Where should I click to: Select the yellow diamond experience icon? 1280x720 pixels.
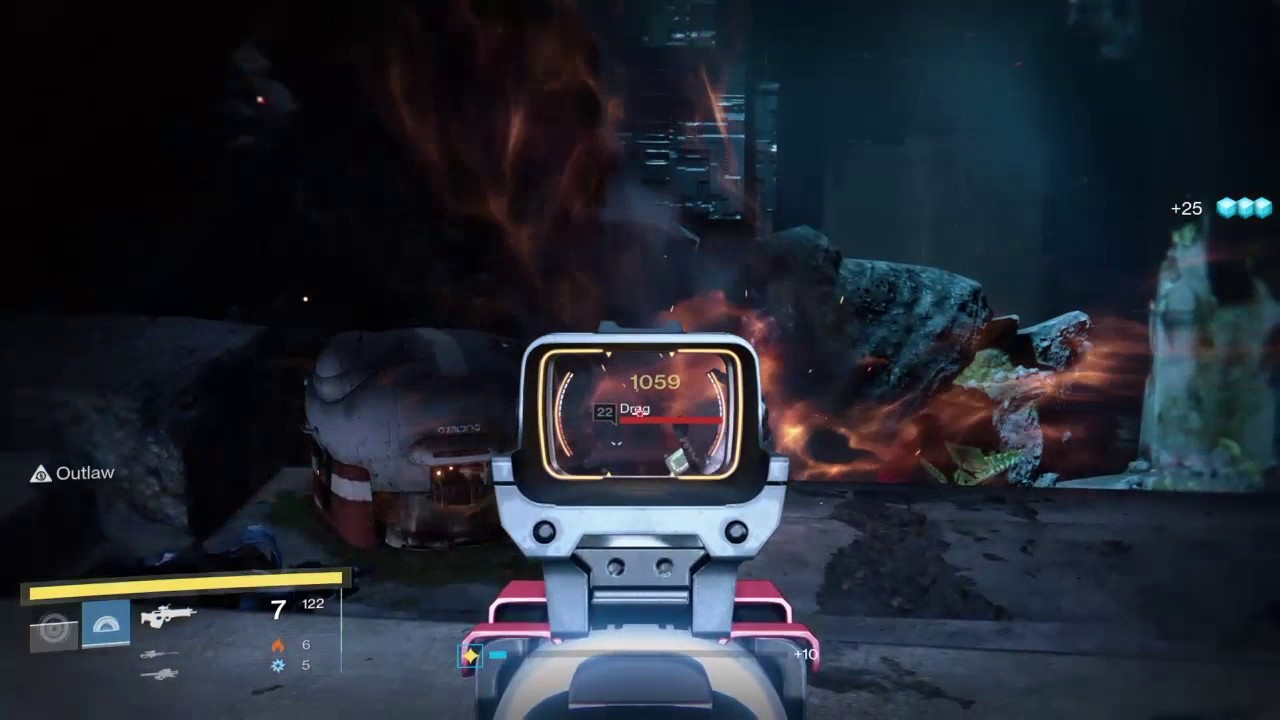coord(470,655)
